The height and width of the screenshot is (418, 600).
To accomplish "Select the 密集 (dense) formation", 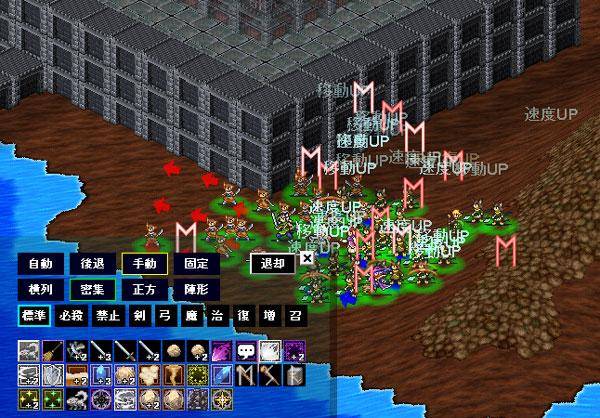I will coord(92,289).
